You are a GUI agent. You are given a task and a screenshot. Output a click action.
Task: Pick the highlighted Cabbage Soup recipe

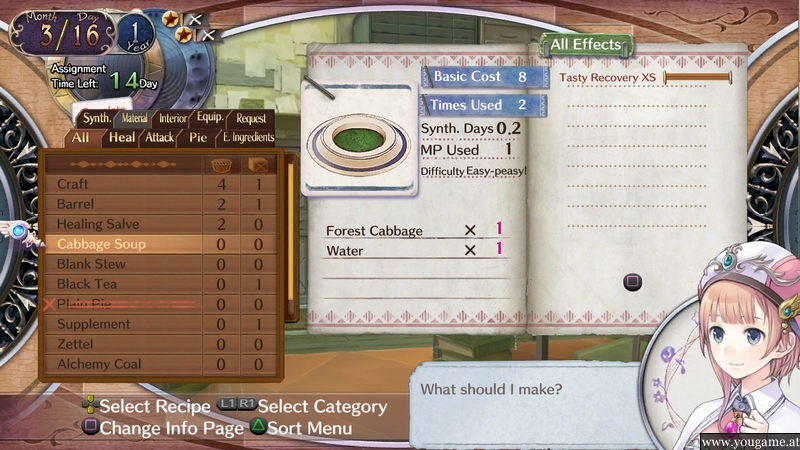click(120, 244)
